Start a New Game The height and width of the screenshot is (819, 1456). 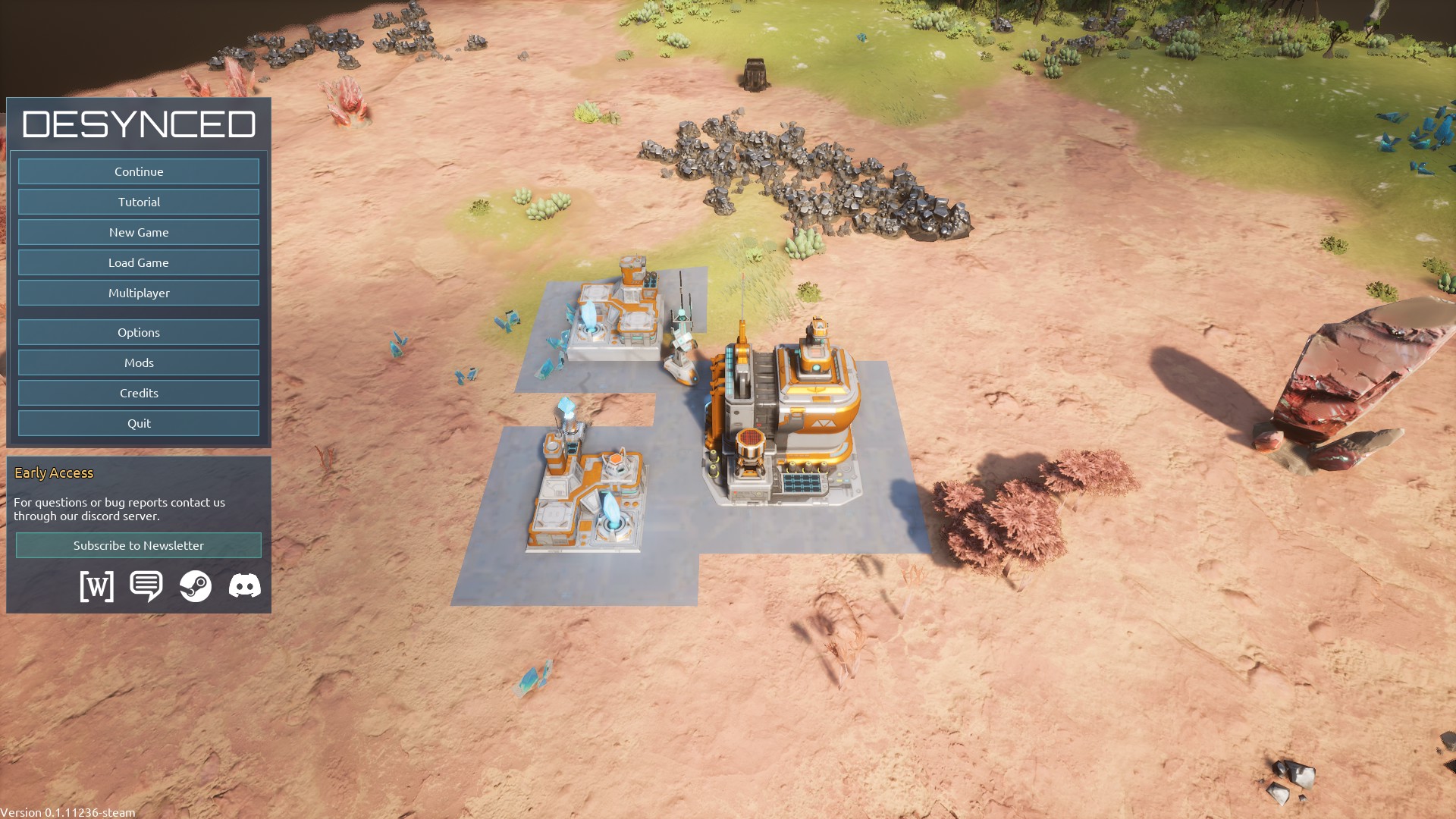coord(139,232)
